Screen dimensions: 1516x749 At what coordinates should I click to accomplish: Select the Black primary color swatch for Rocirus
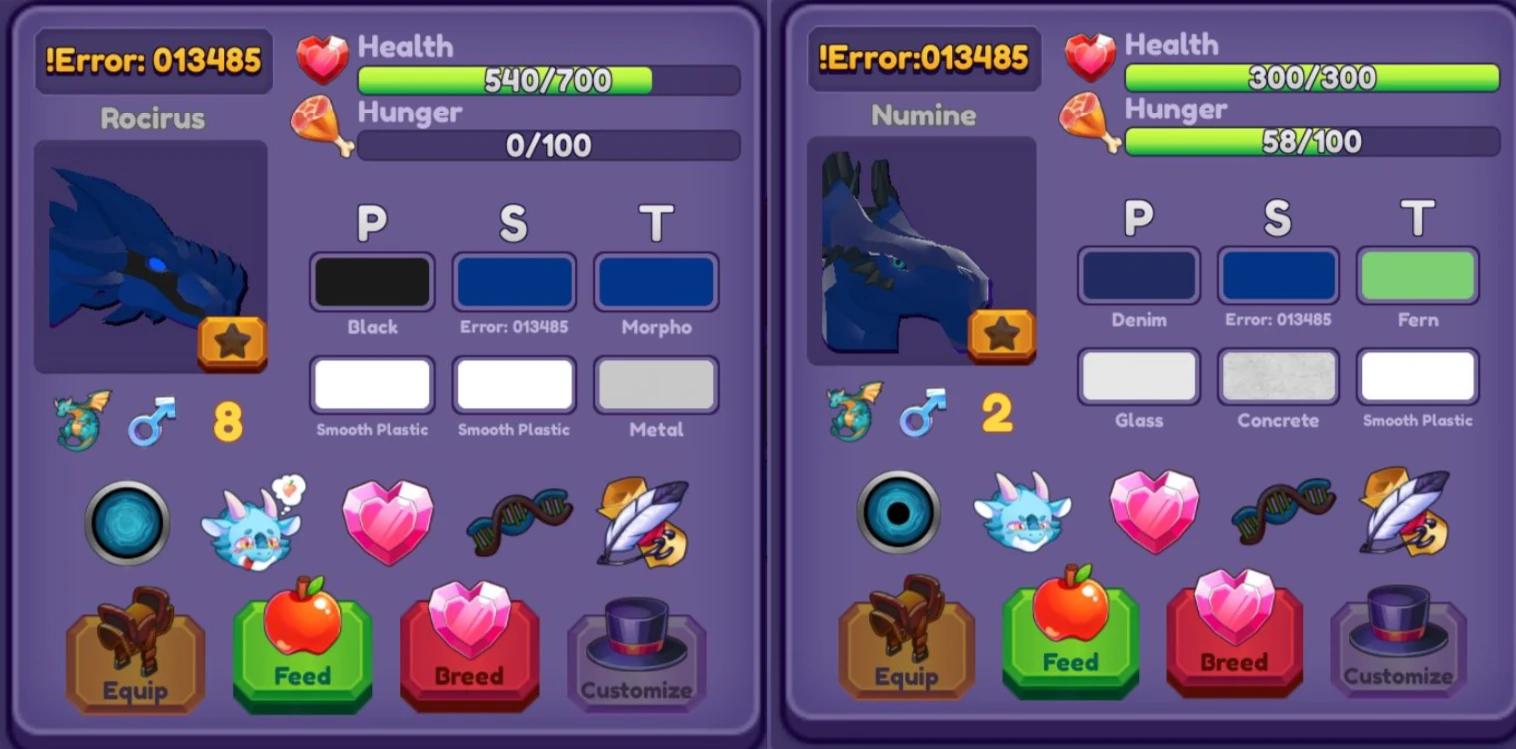click(371, 281)
